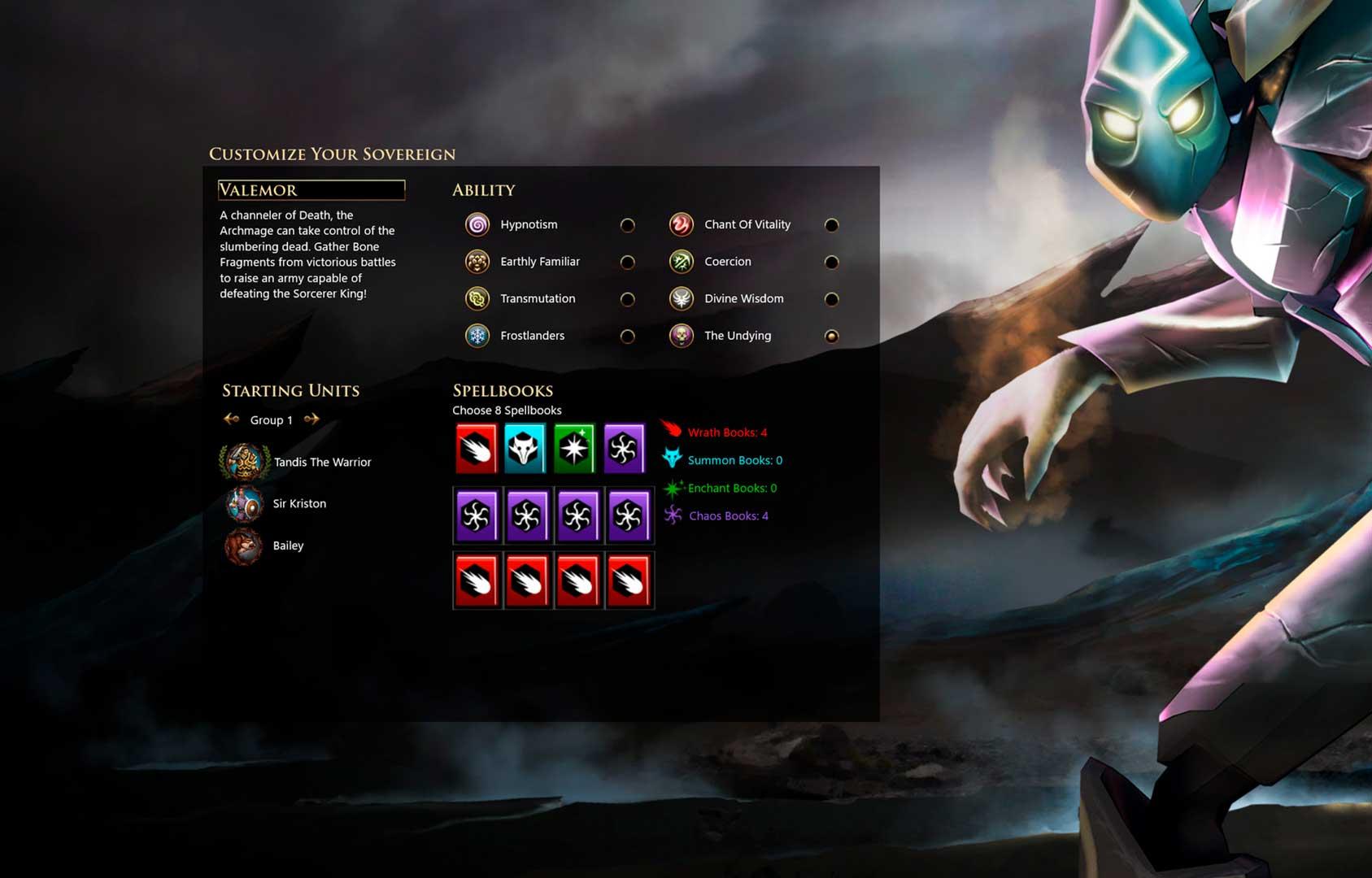Pick the Transmutation ability option
This screenshot has height=878, width=1372.
coord(627,299)
